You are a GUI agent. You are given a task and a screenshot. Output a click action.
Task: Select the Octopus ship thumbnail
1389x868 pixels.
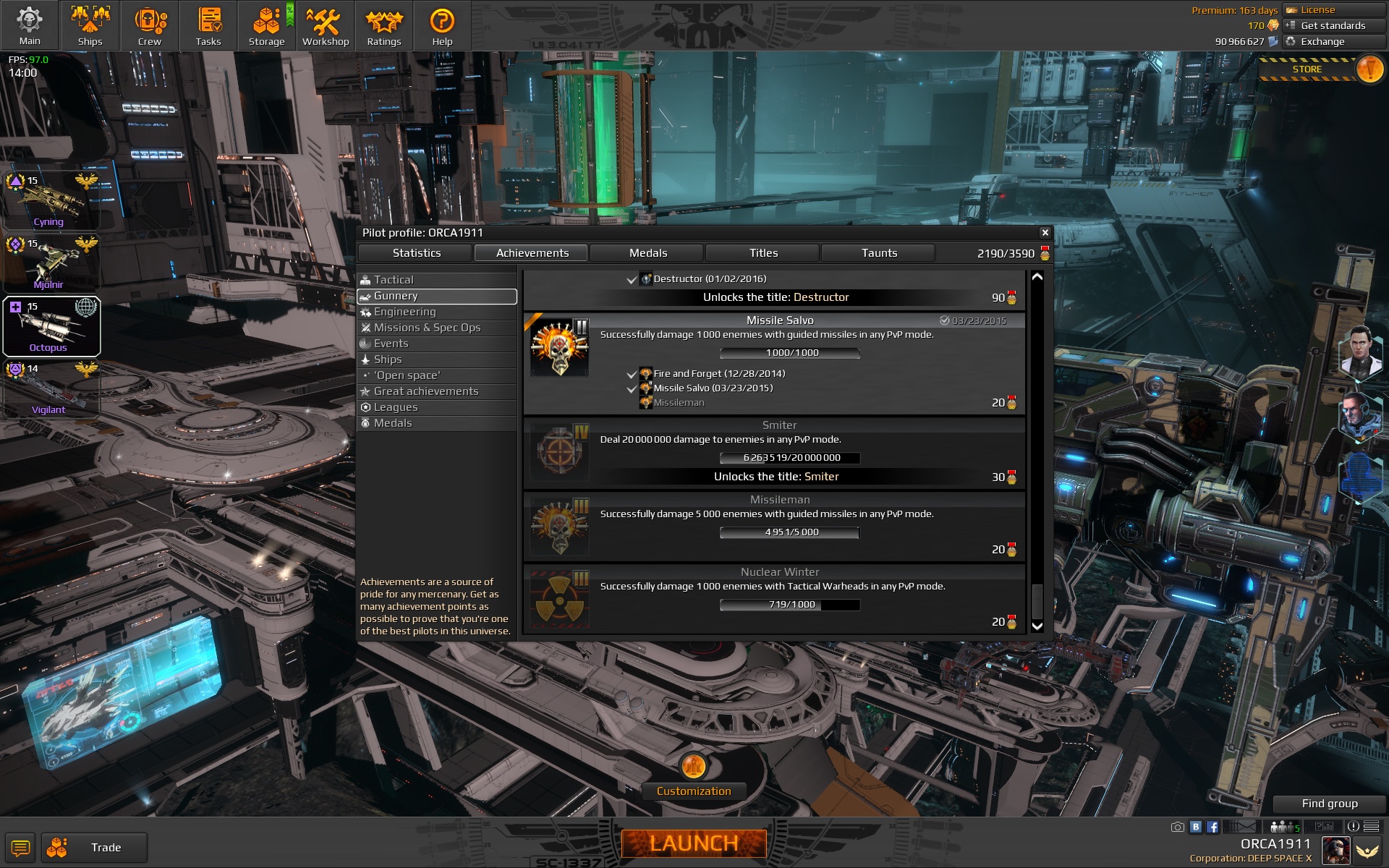click(51, 327)
